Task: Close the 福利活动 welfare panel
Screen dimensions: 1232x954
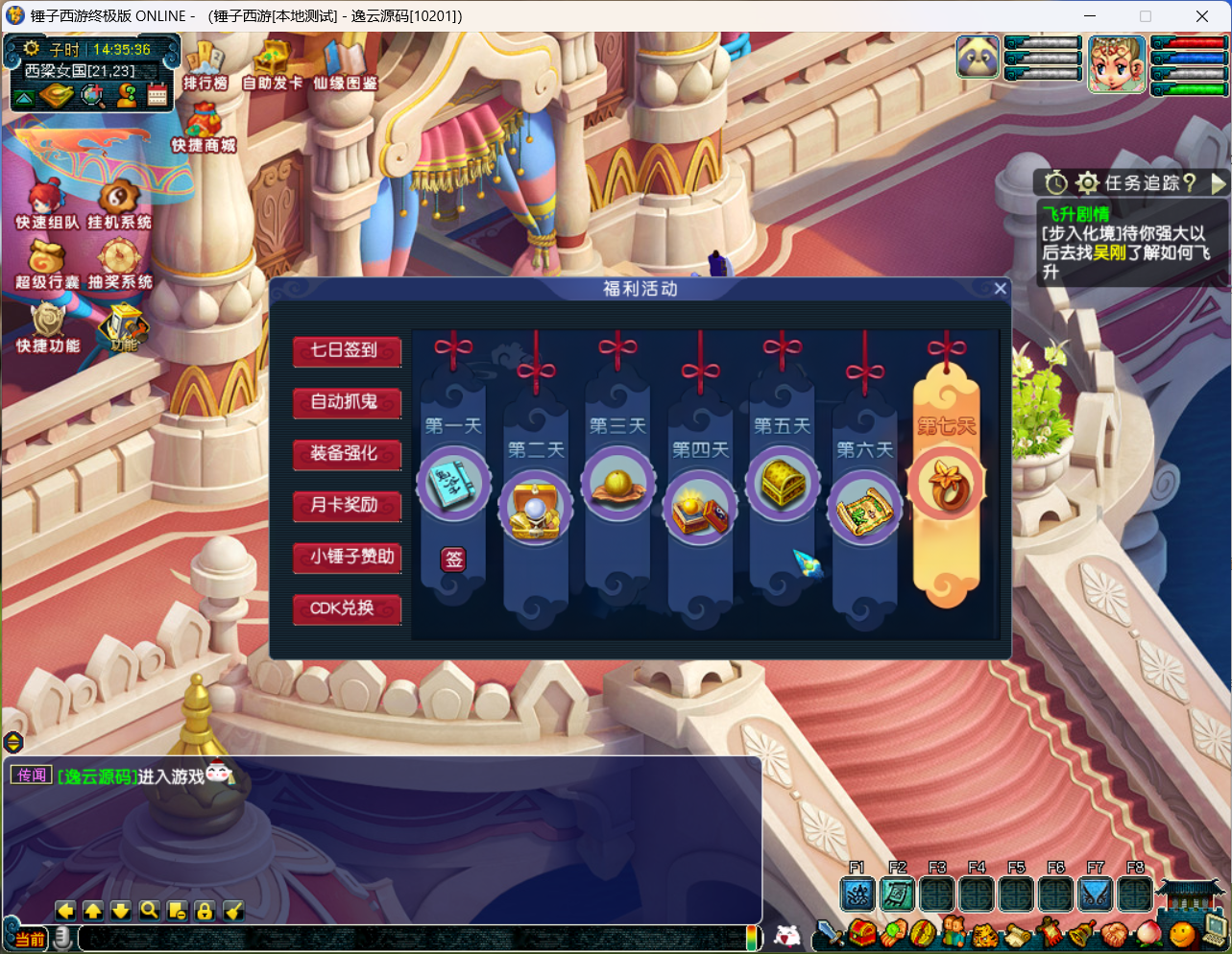Action: (x=1000, y=289)
